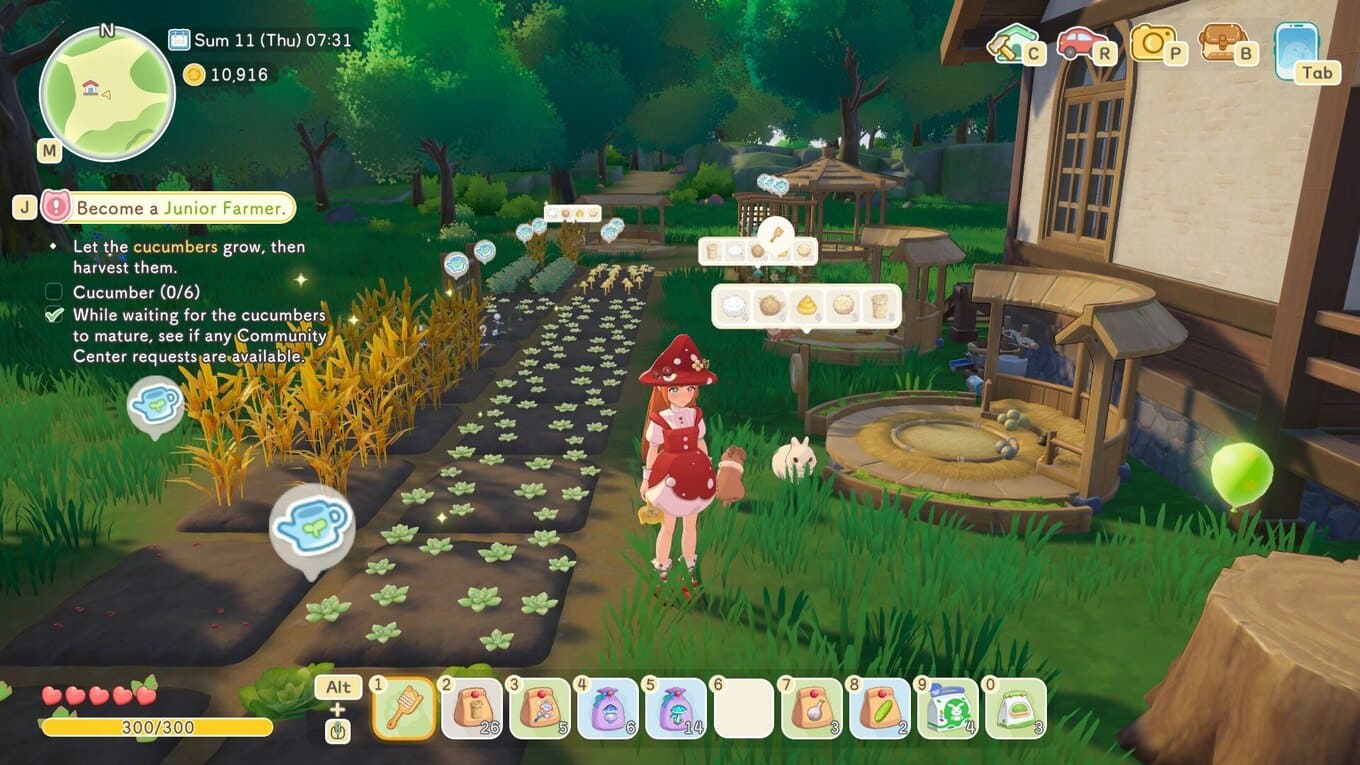Click the circular minimap

pos(107,94)
